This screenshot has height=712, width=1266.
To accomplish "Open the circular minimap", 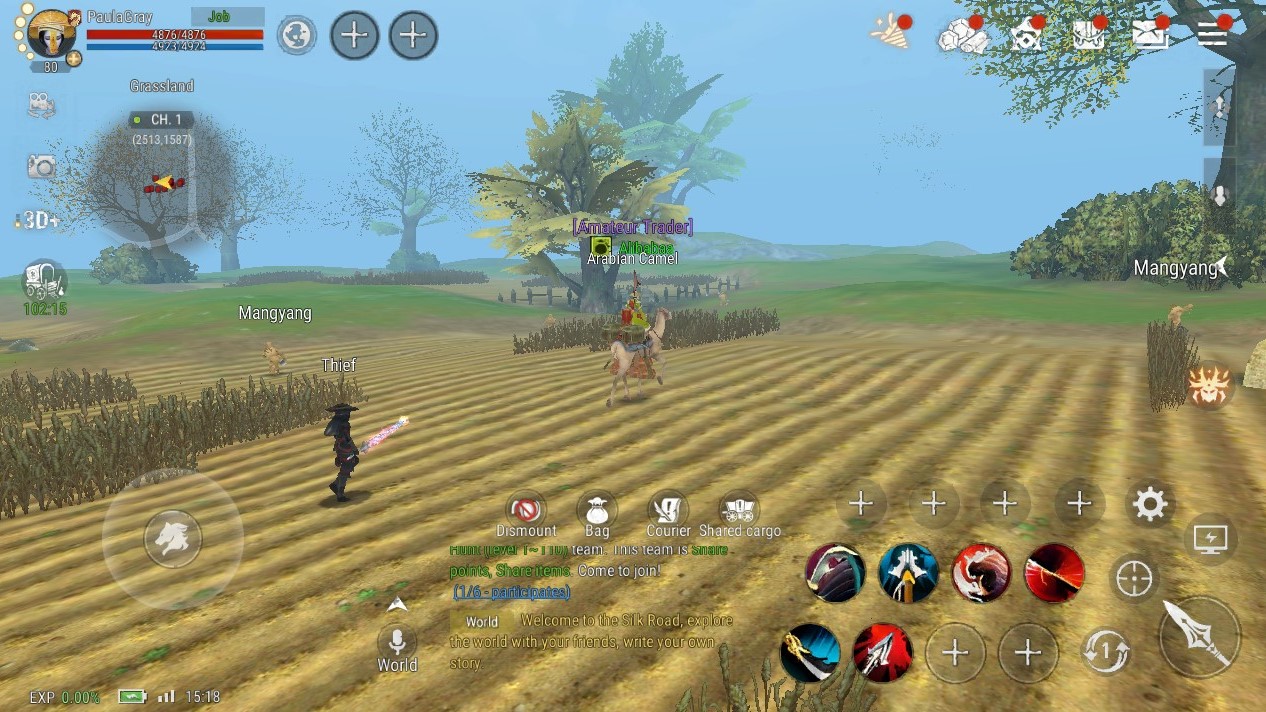I will [x=162, y=185].
